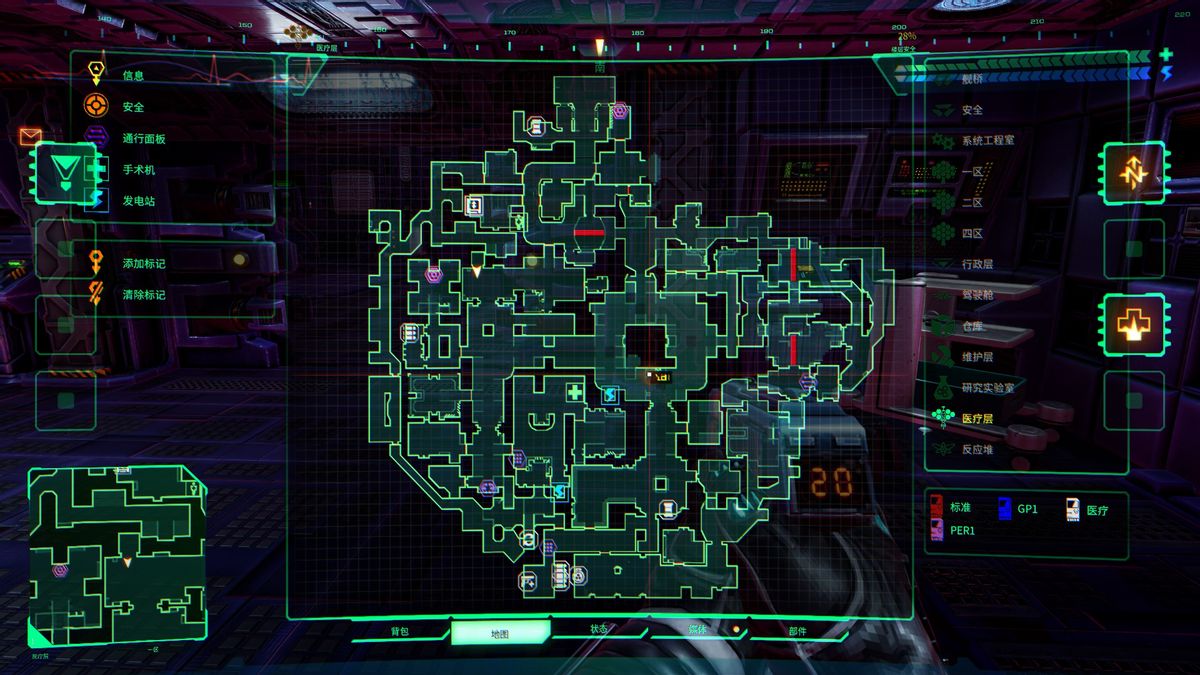Select the 研究实验室 level entry
Image resolution: width=1200 pixels, height=675 pixels.
click(987, 387)
